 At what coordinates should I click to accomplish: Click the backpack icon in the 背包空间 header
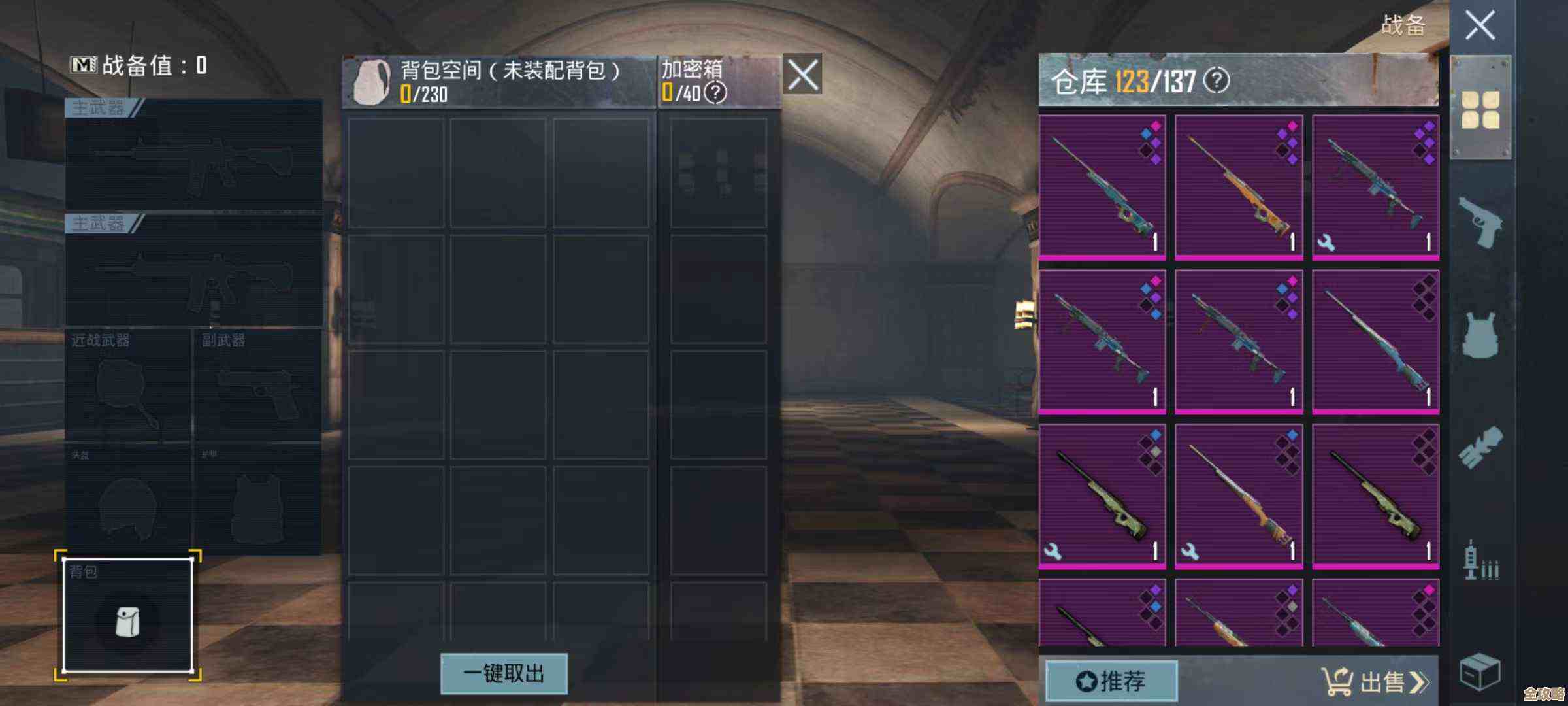(372, 80)
